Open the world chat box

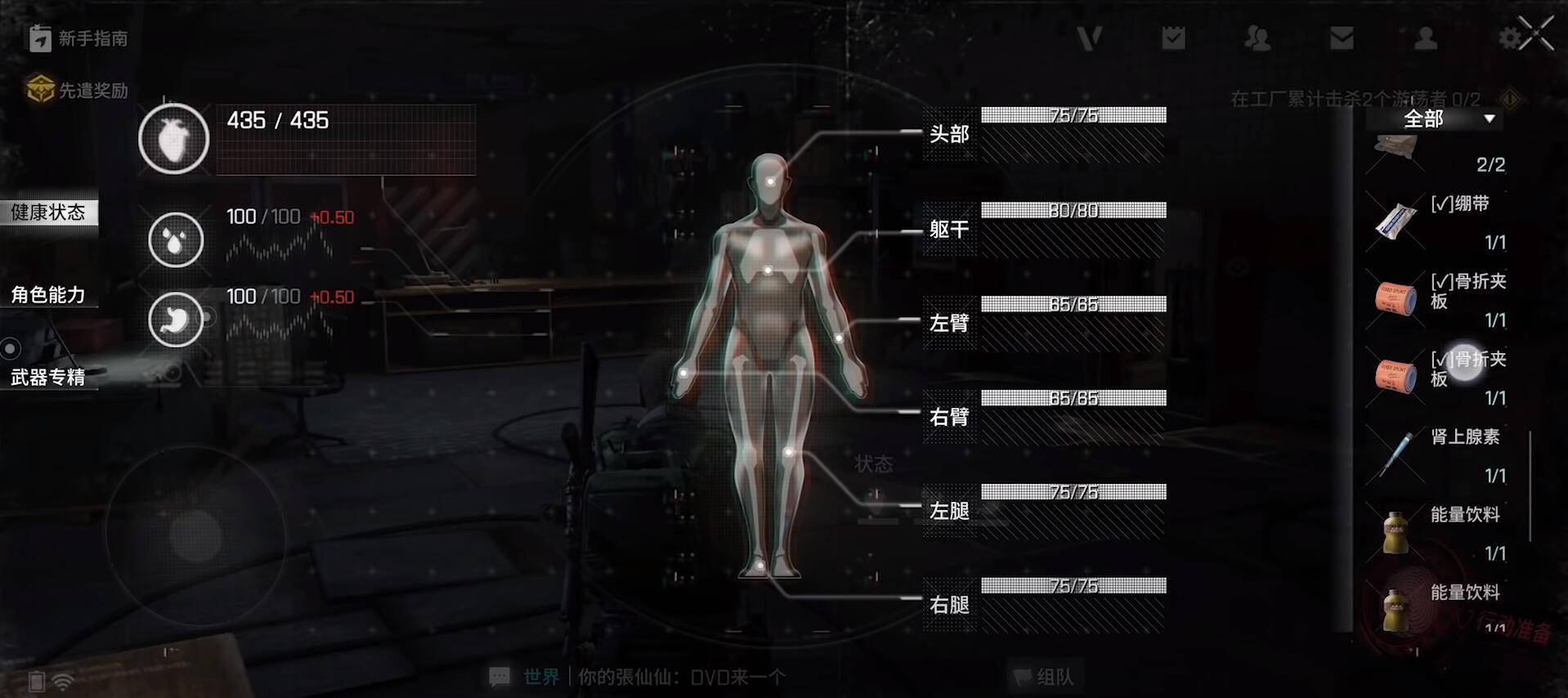click(x=638, y=677)
